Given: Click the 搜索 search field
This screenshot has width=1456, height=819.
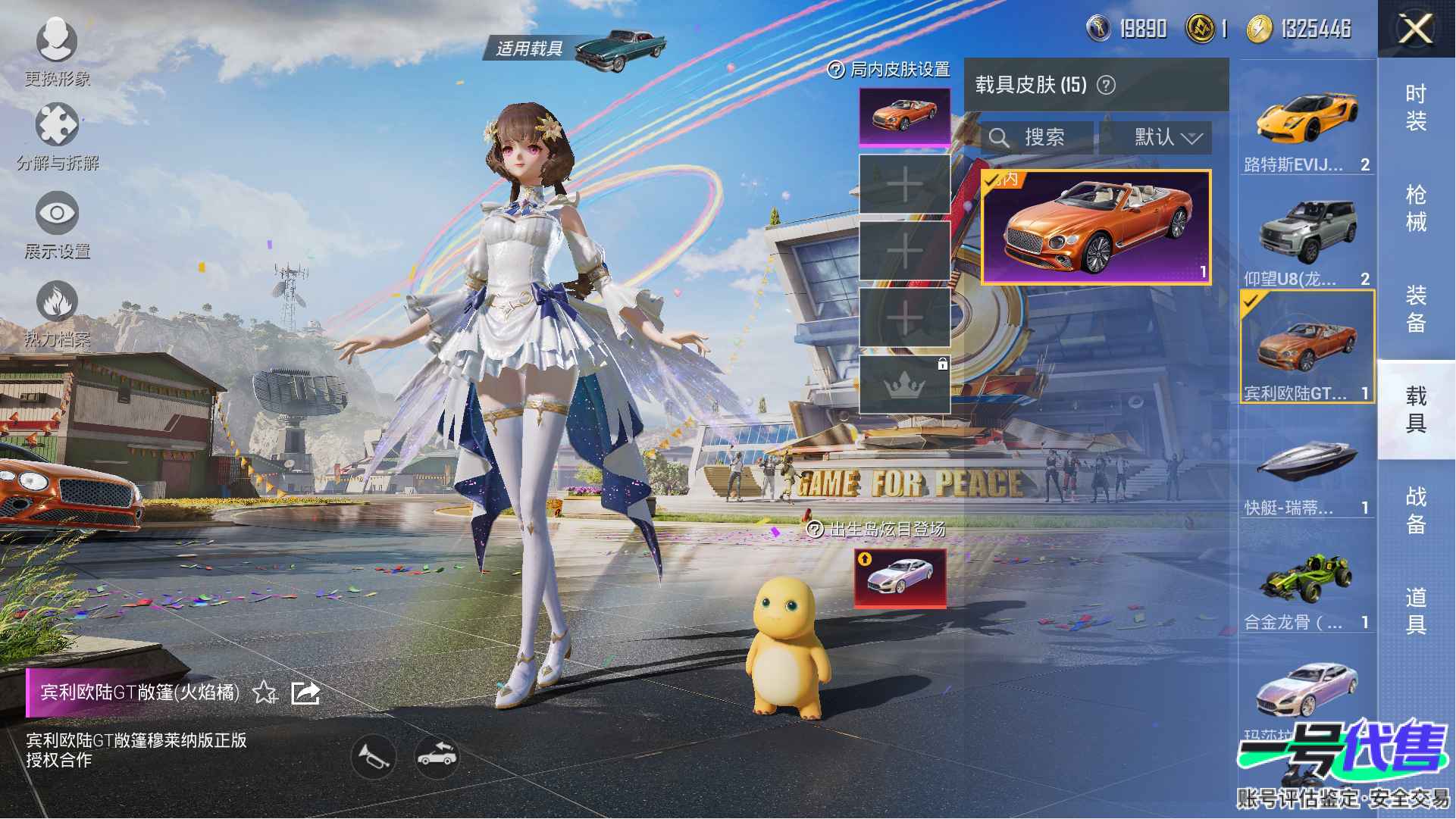Looking at the screenshot, I should point(1036,138).
